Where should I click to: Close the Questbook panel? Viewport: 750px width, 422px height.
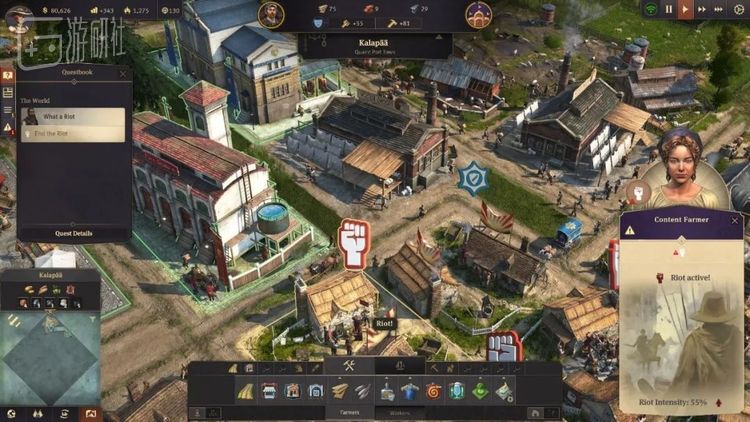123,73
